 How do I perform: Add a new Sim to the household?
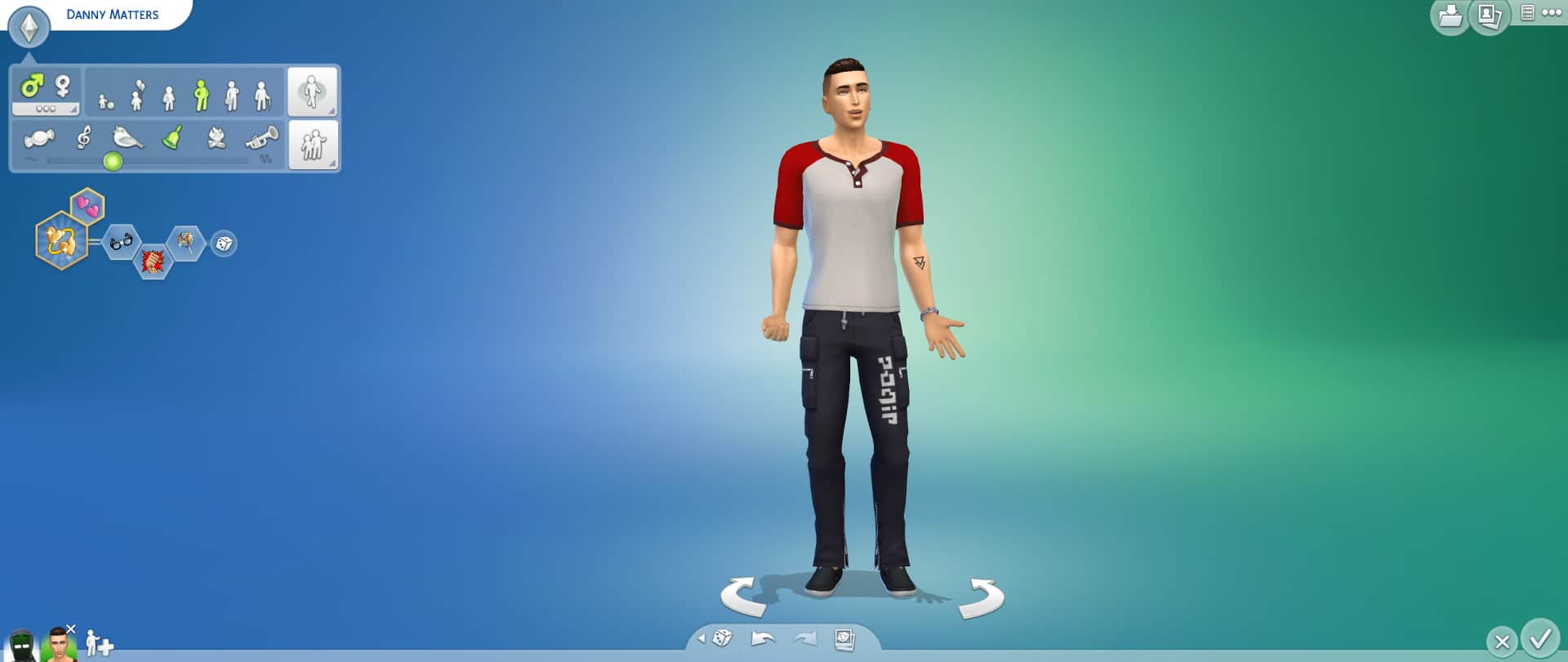(100, 644)
